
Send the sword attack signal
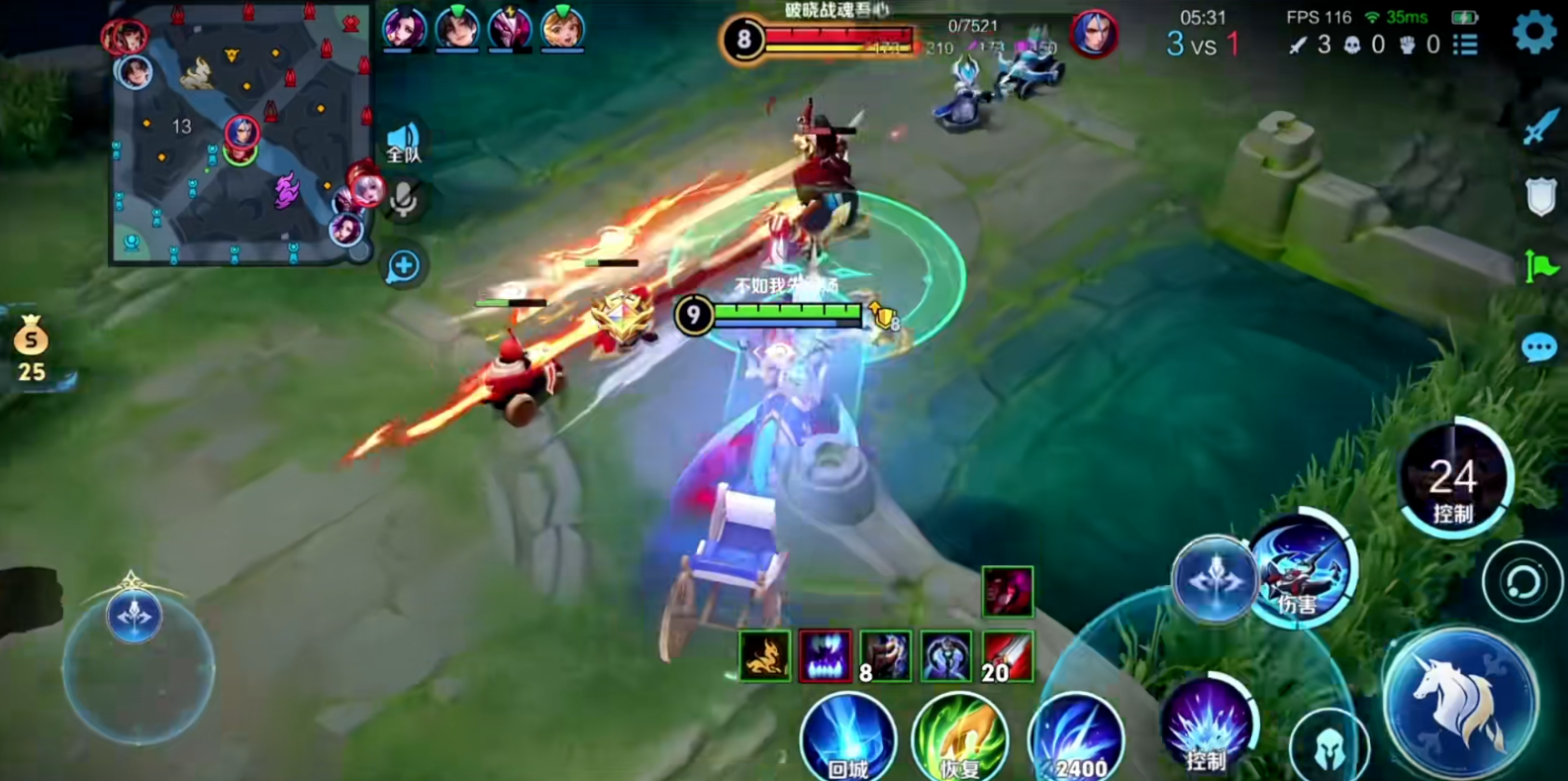[1540, 127]
